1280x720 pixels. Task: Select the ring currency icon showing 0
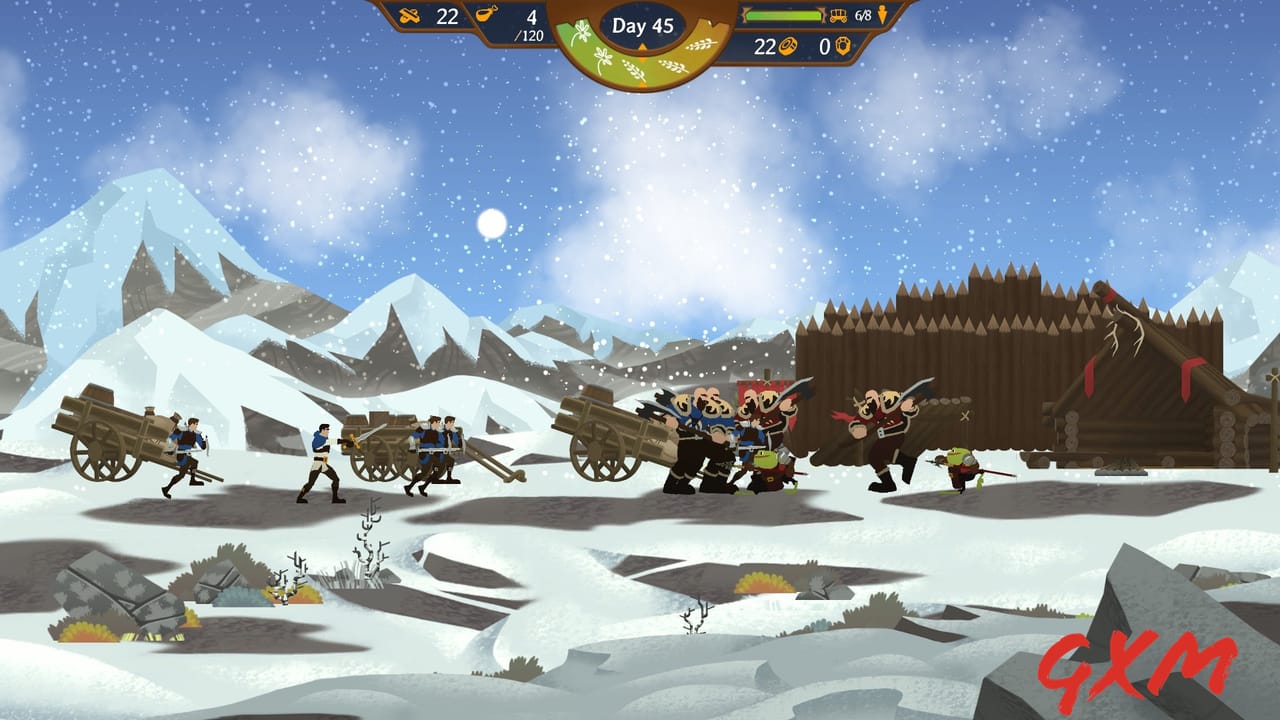(842, 46)
